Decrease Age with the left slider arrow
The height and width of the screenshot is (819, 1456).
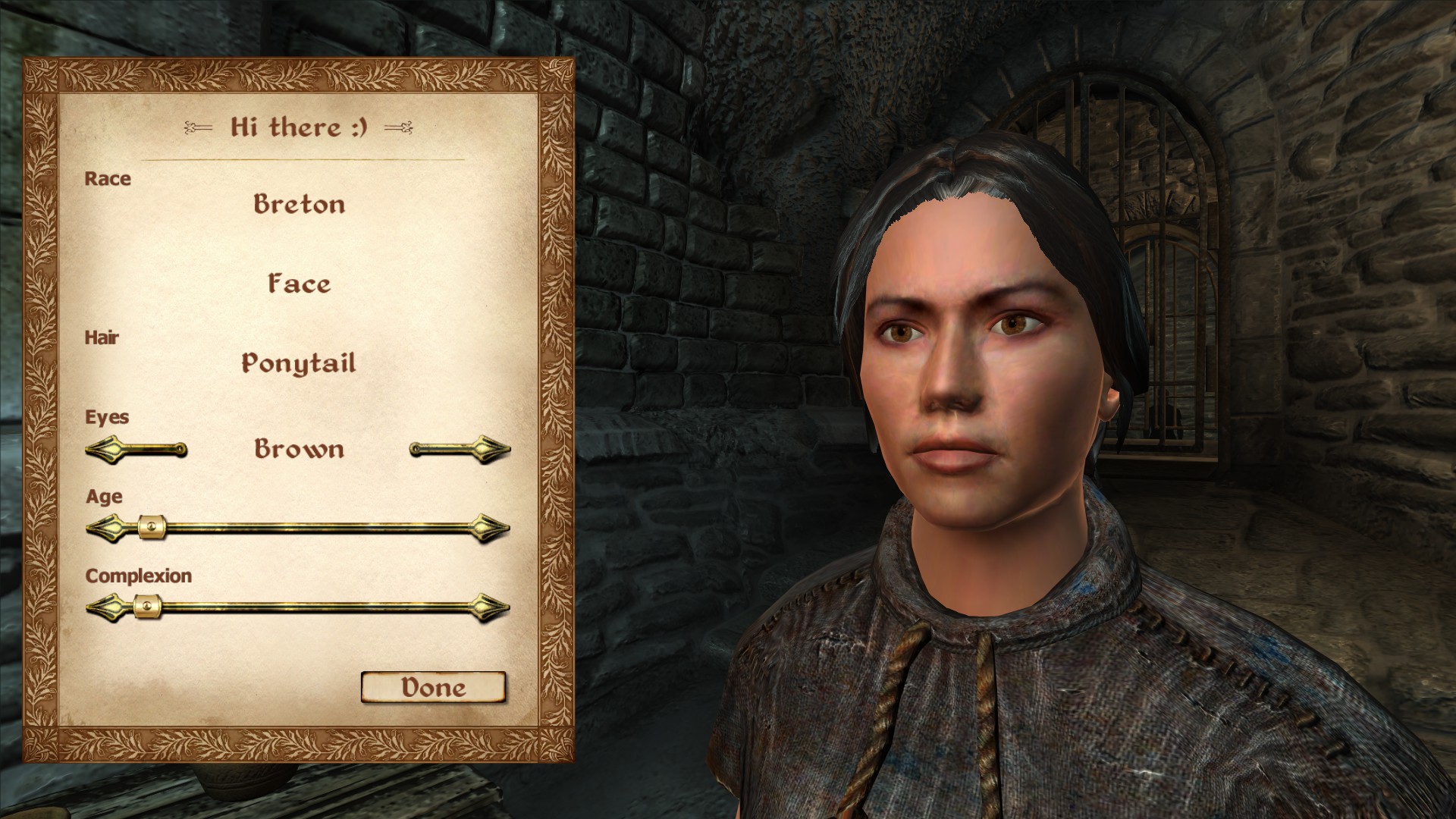pyautogui.click(x=105, y=528)
